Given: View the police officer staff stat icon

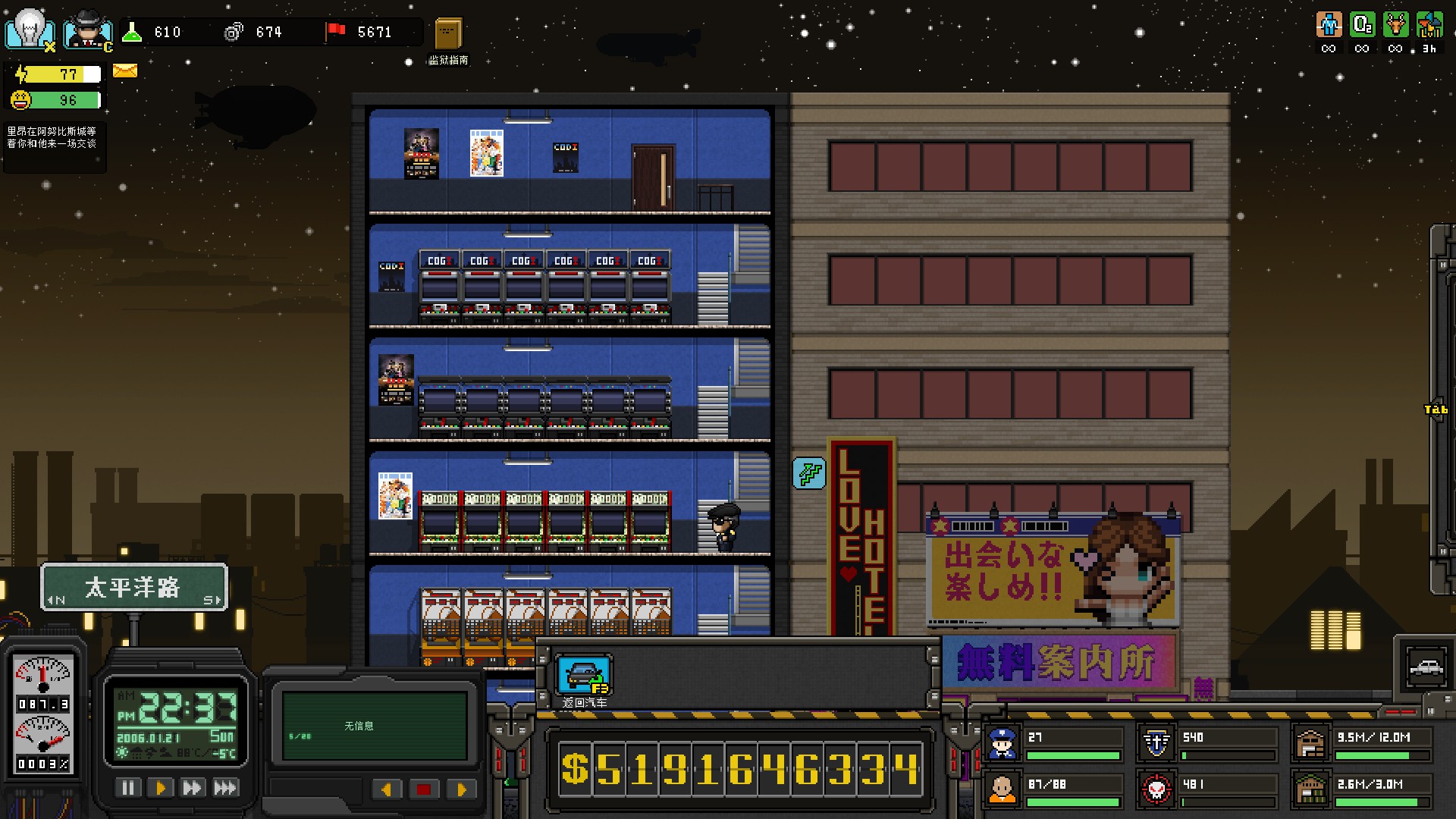Looking at the screenshot, I should tap(1003, 742).
